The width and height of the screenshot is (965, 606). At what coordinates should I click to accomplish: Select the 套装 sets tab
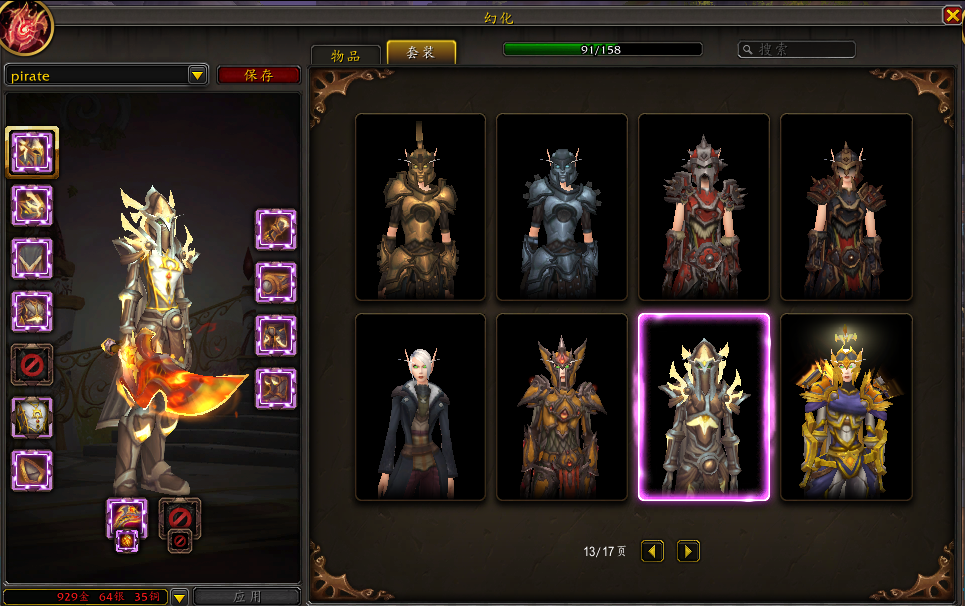pyautogui.click(x=421, y=53)
